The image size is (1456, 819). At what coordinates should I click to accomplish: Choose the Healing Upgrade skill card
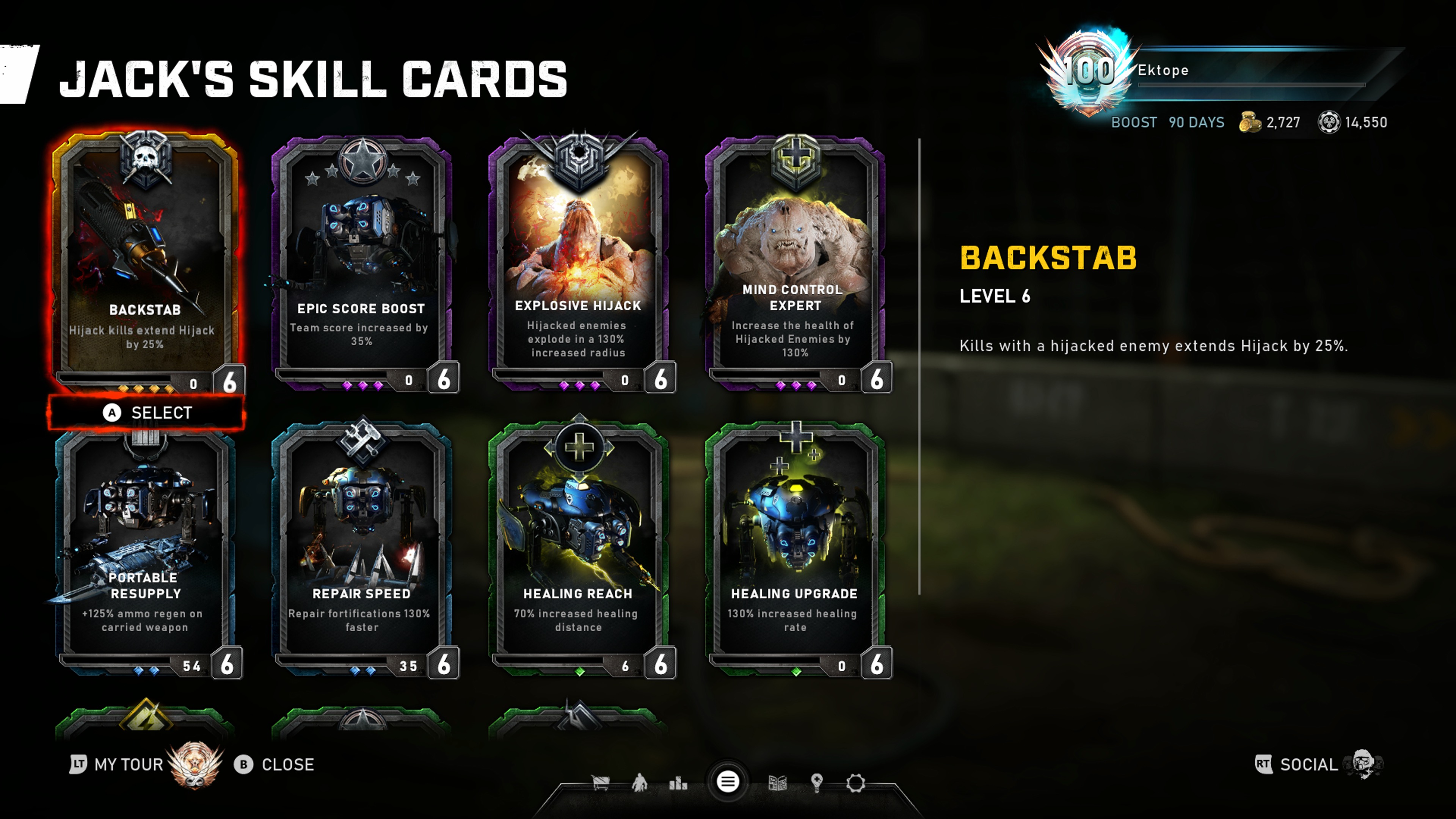(795, 548)
